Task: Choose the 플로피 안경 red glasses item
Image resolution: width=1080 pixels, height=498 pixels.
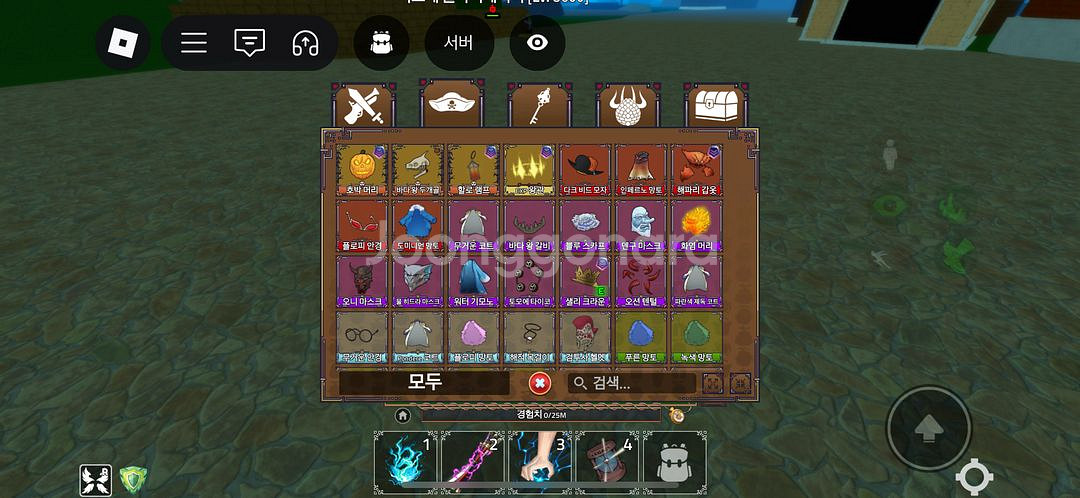Action: (362, 225)
